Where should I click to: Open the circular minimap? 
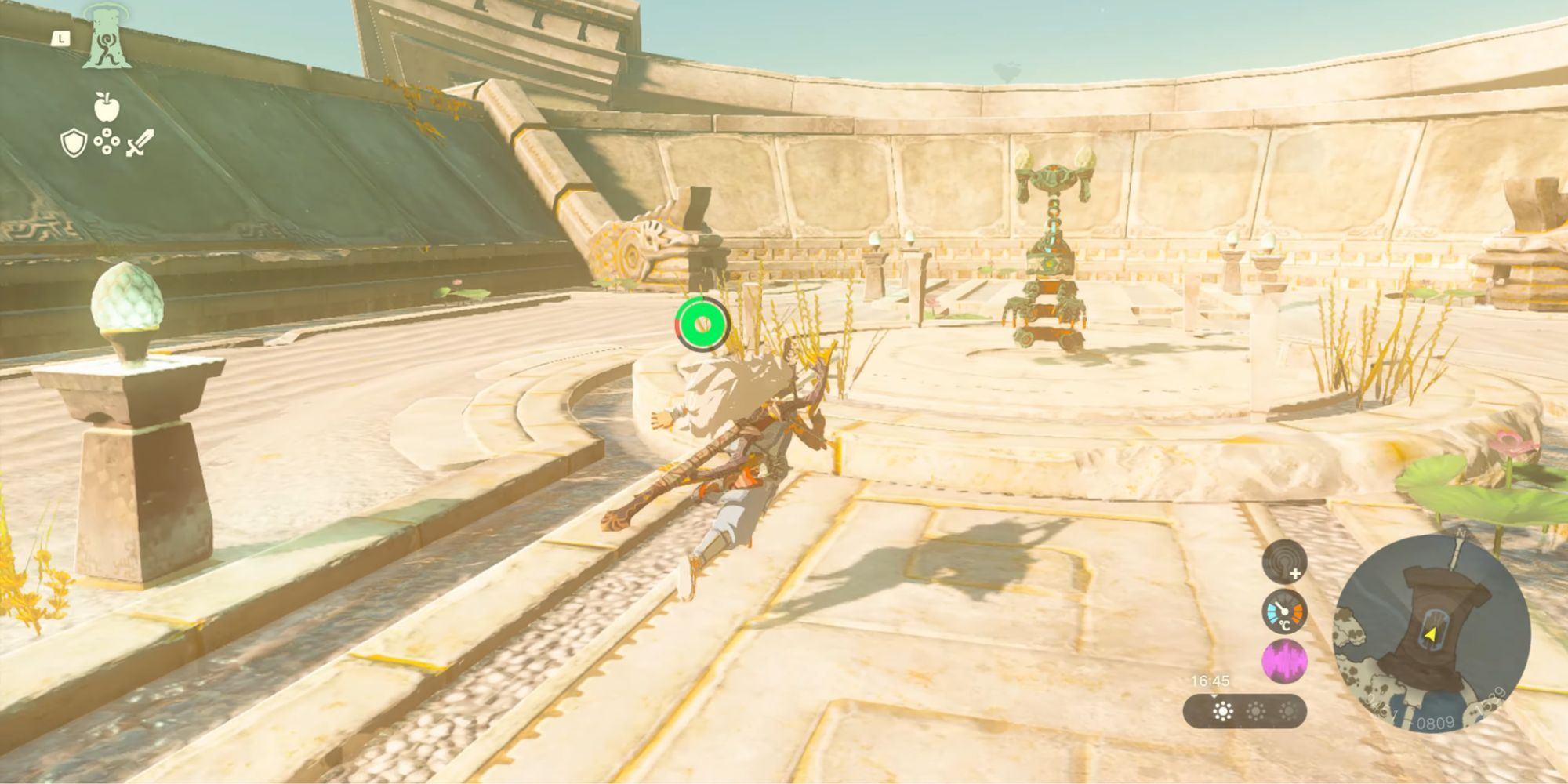1432,633
